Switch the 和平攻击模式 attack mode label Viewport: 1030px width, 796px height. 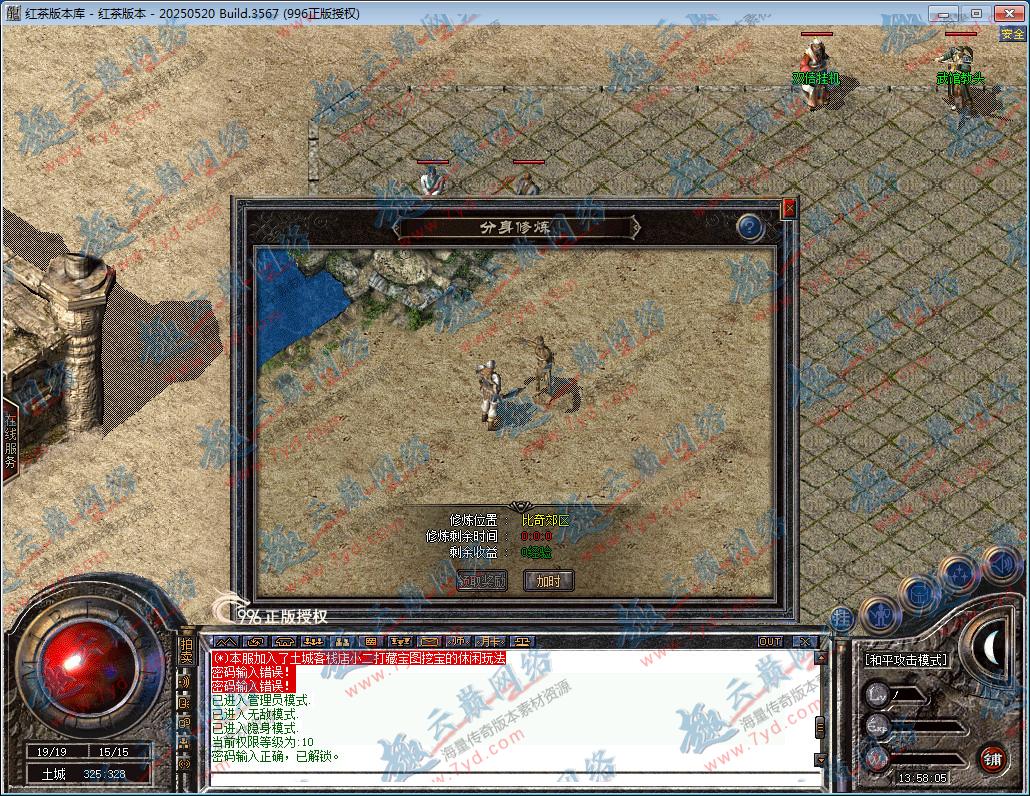pyautogui.click(x=906, y=660)
